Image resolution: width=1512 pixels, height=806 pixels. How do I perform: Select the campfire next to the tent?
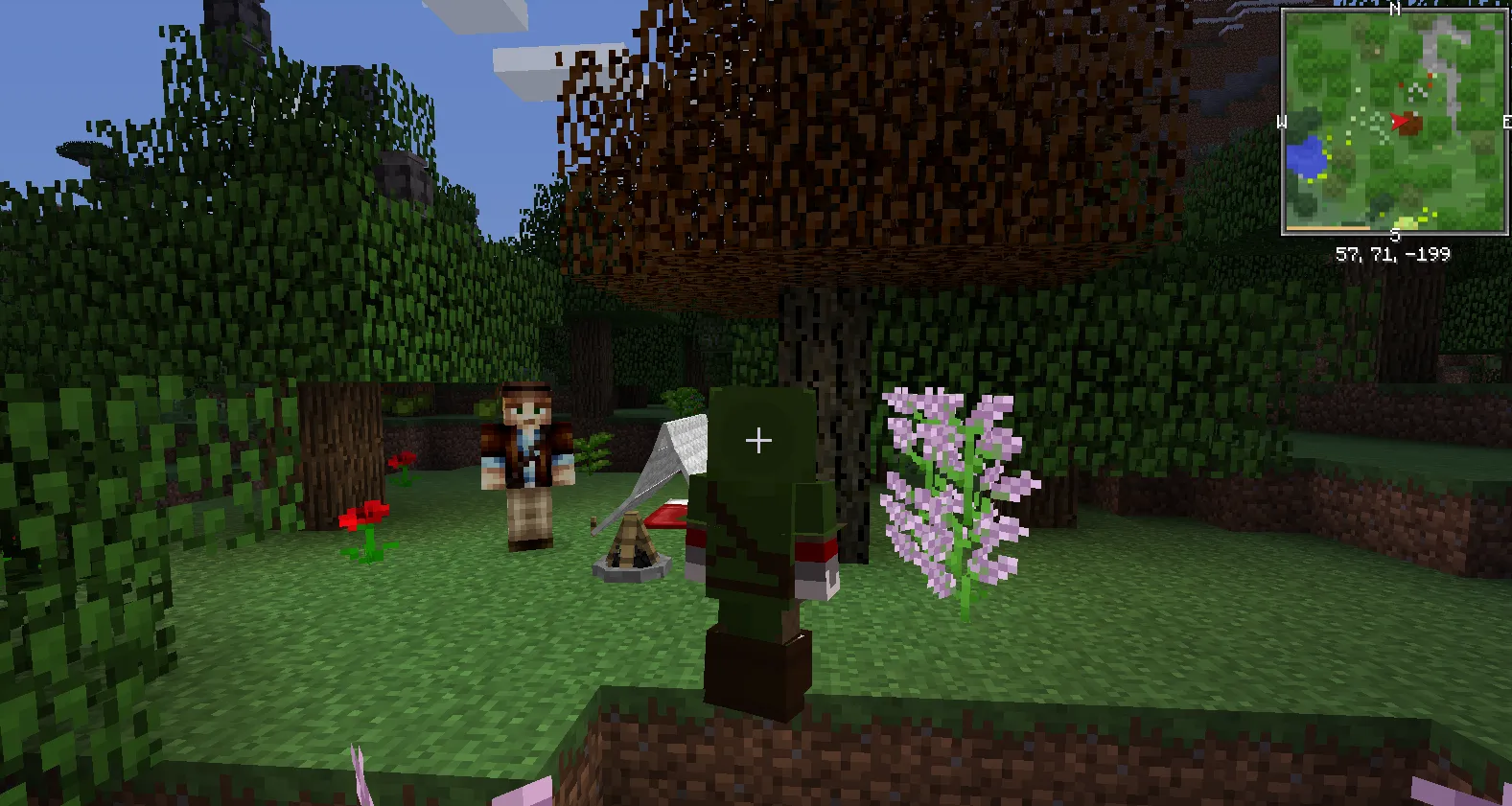pos(633,546)
